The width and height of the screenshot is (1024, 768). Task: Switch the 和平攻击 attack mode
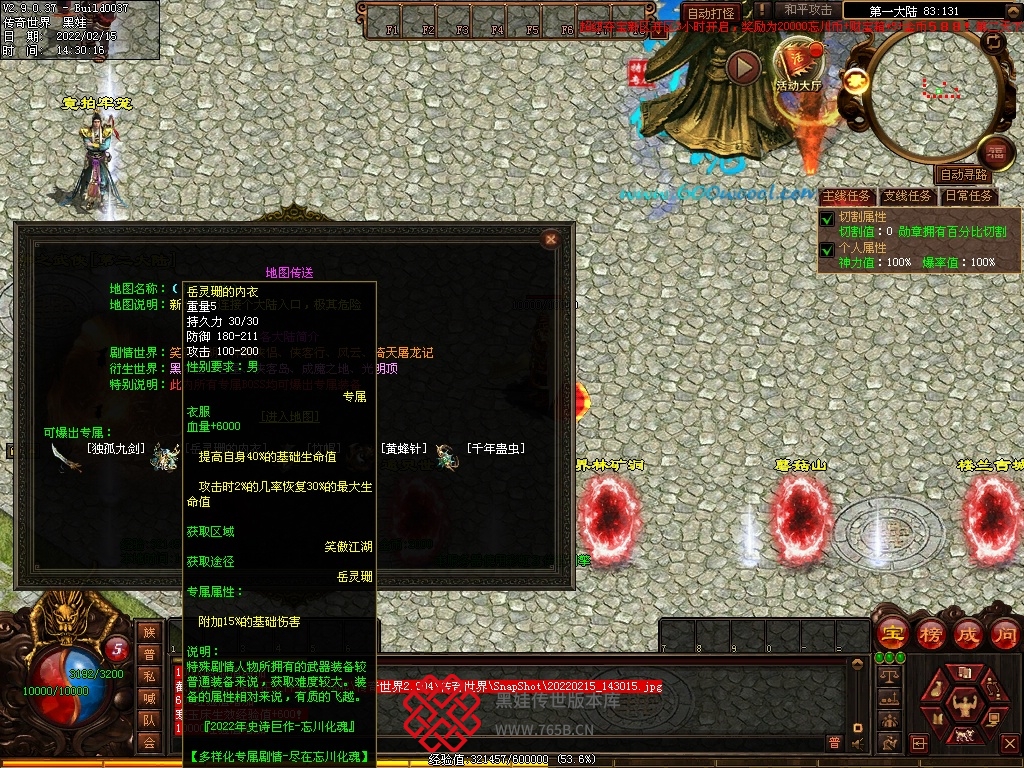(x=808, y=10)
